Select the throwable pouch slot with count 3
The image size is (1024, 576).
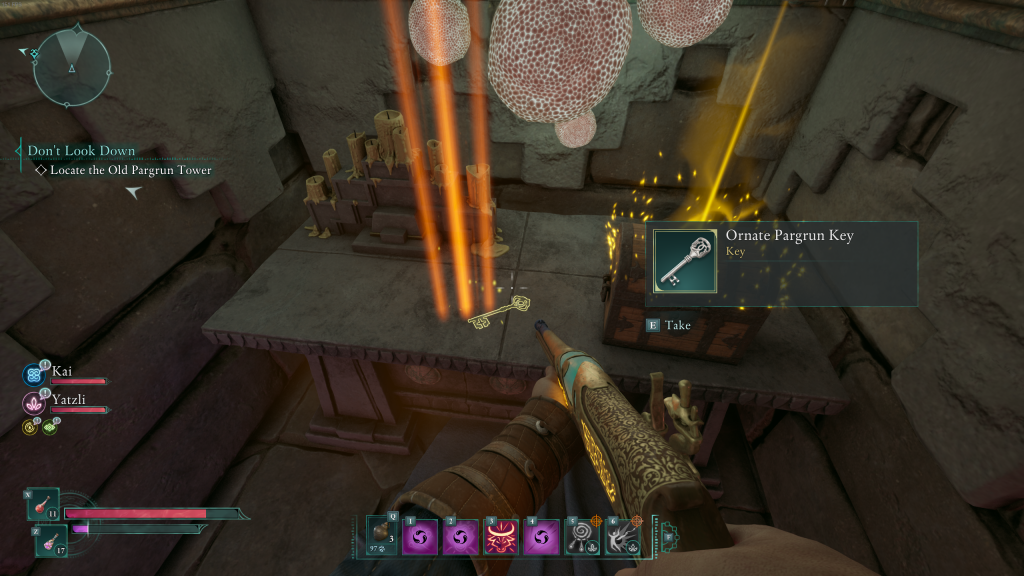click(384, 536)
